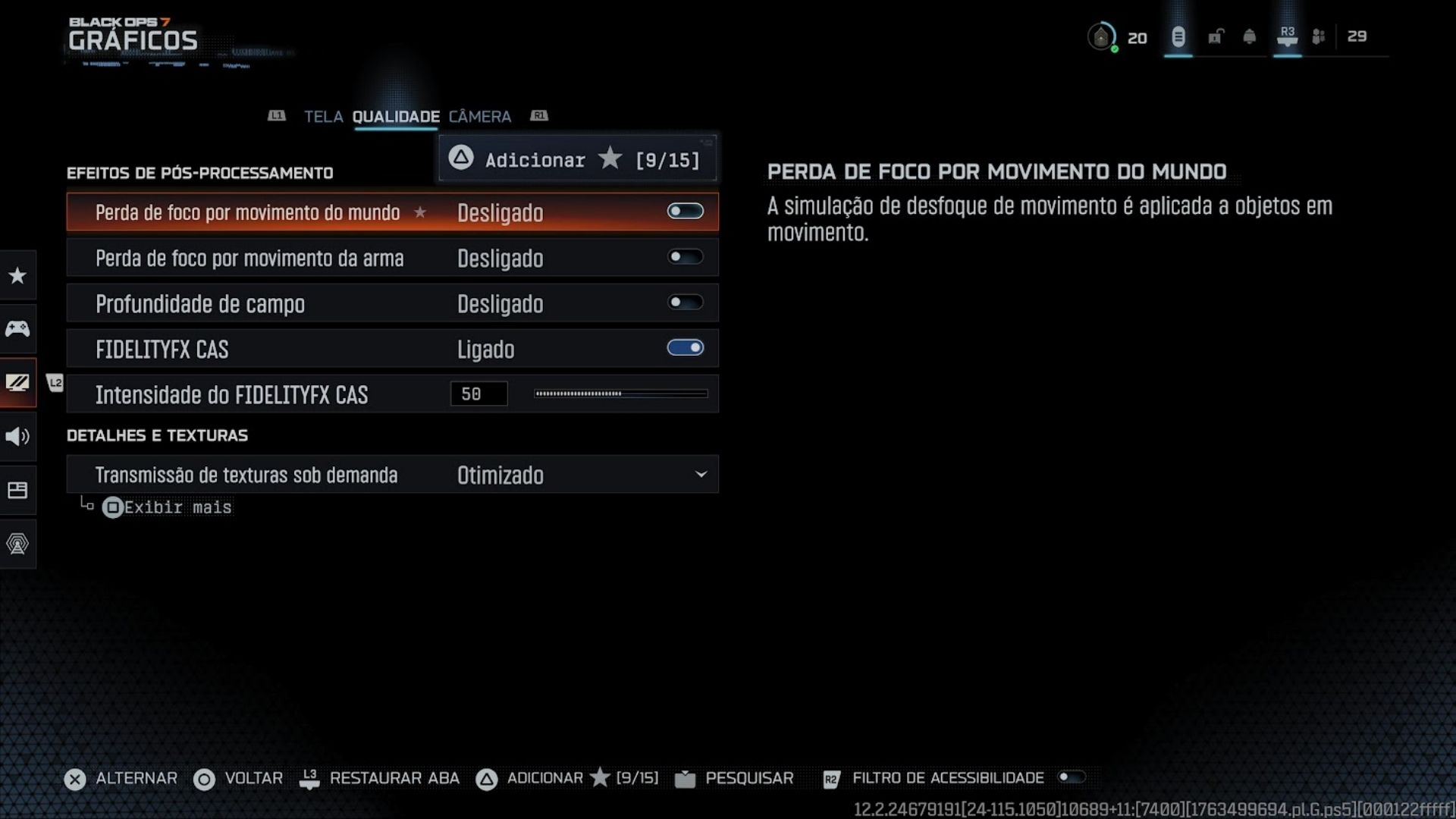Image resolution: width=1456 pixels, height=819 pixels.
Task: Adjust the Intensidade do FIDELITYFX CAS slider
Action: (x=620, y=394)
